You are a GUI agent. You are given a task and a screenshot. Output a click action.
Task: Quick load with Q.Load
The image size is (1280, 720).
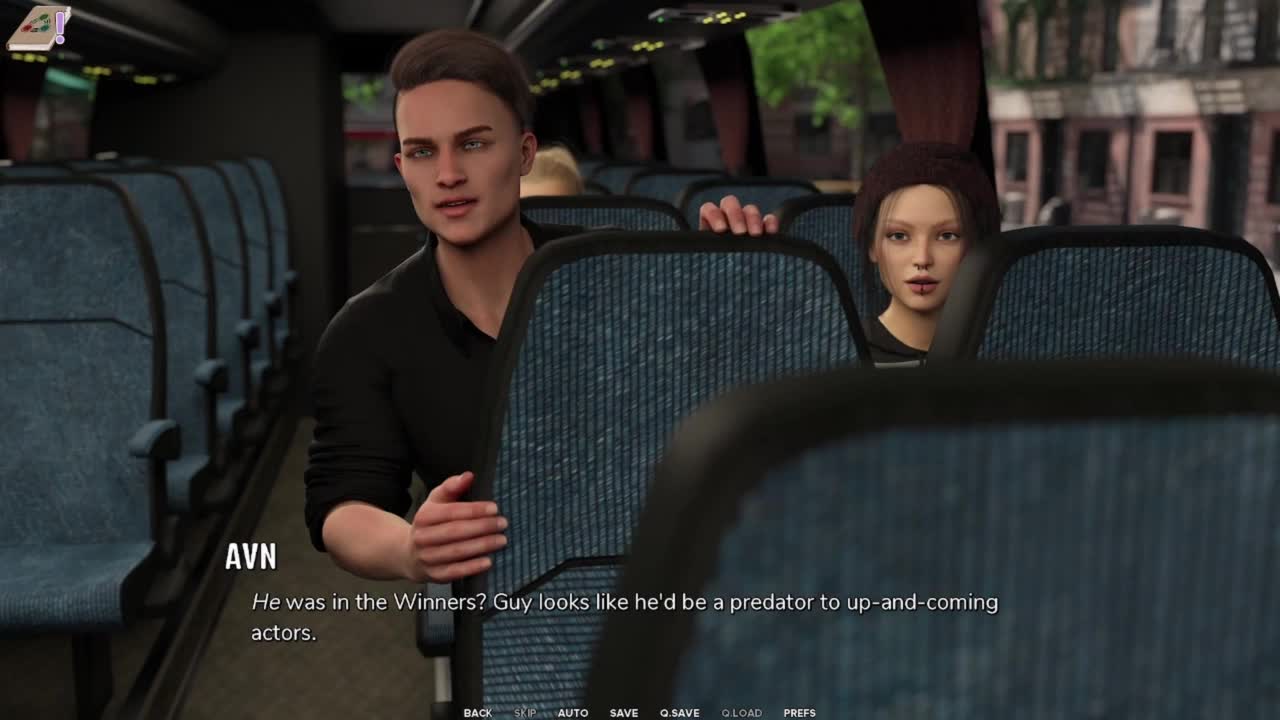click(741, 713)
